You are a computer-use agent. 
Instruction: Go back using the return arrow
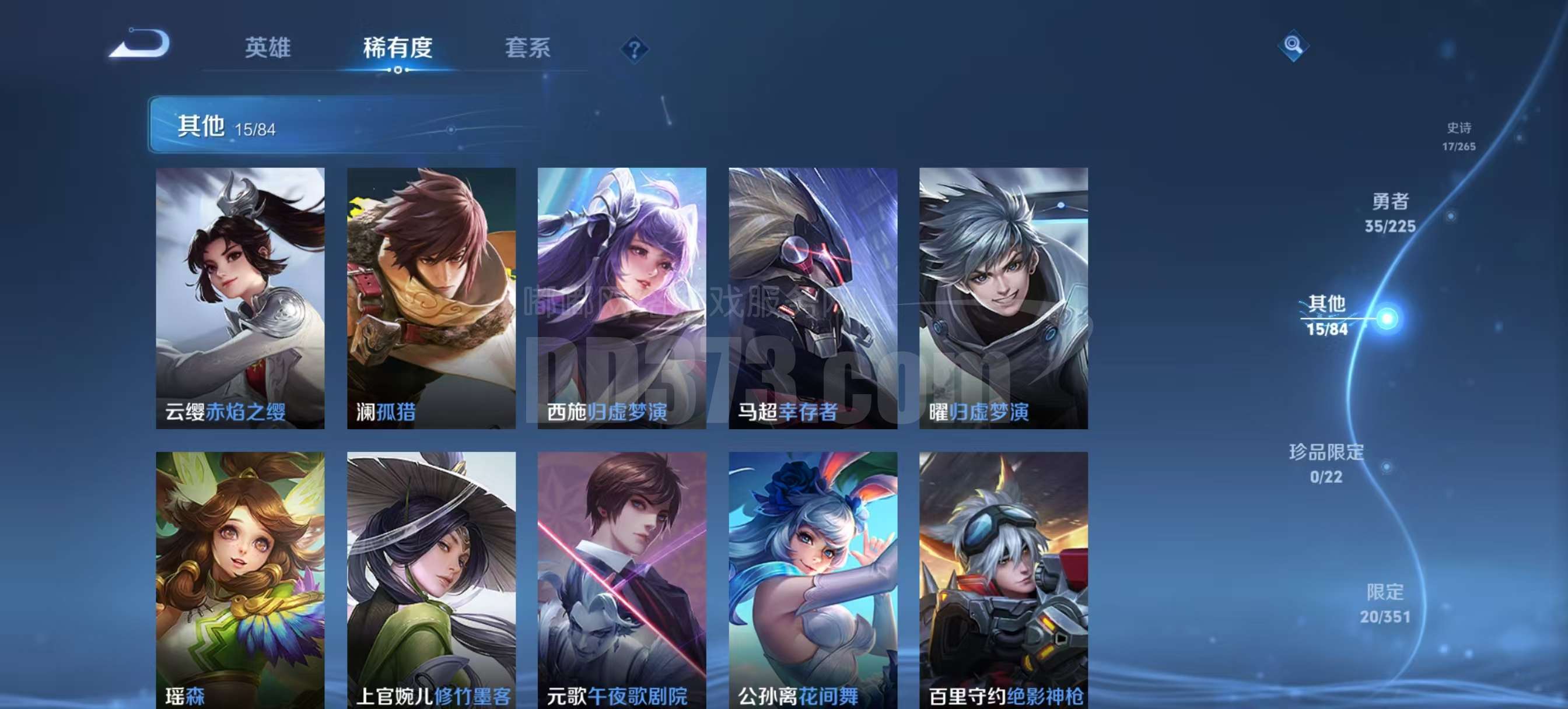pos(139,44)
